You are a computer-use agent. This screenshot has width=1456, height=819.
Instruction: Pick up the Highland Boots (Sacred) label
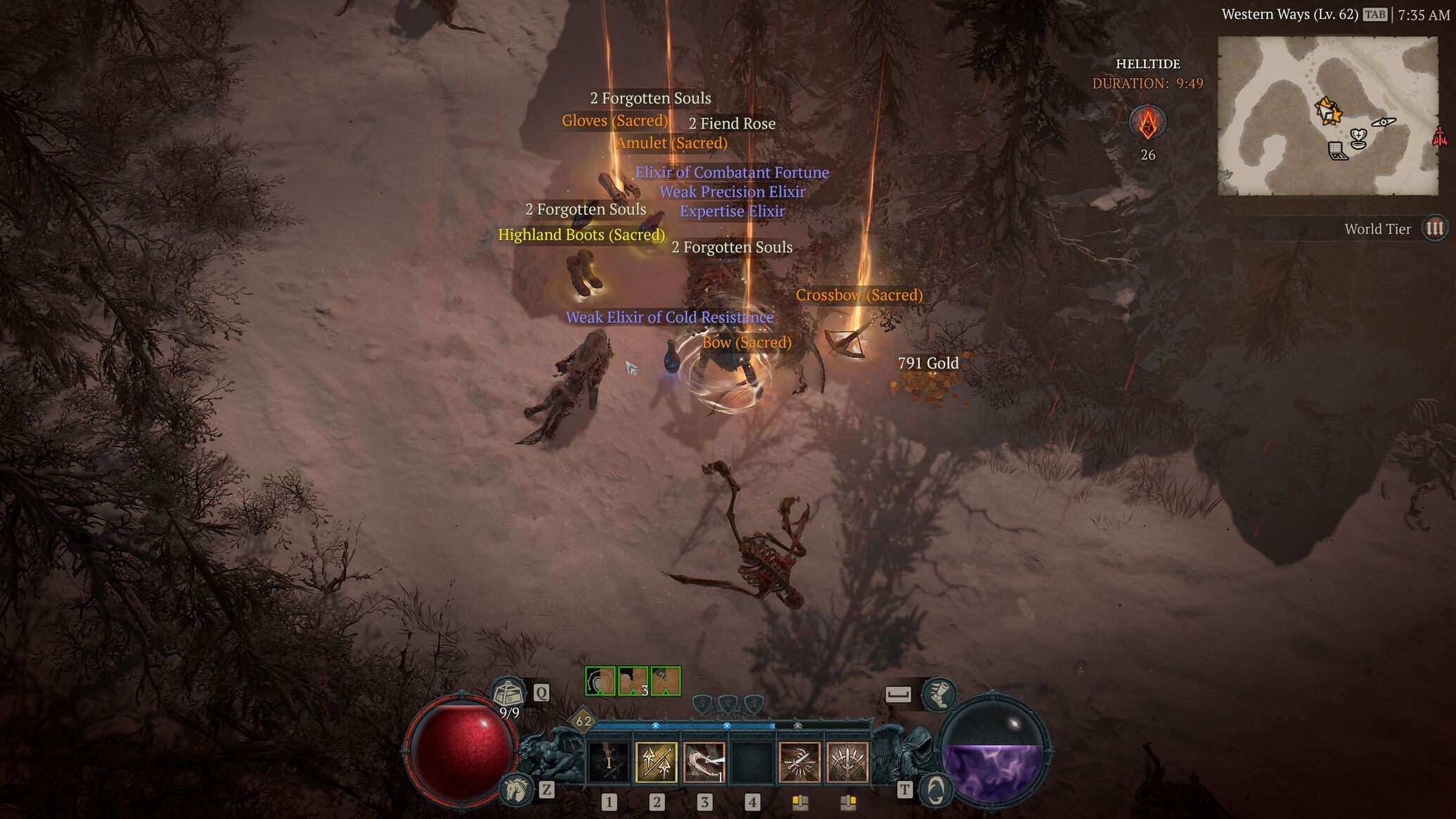tap(581, 235)
